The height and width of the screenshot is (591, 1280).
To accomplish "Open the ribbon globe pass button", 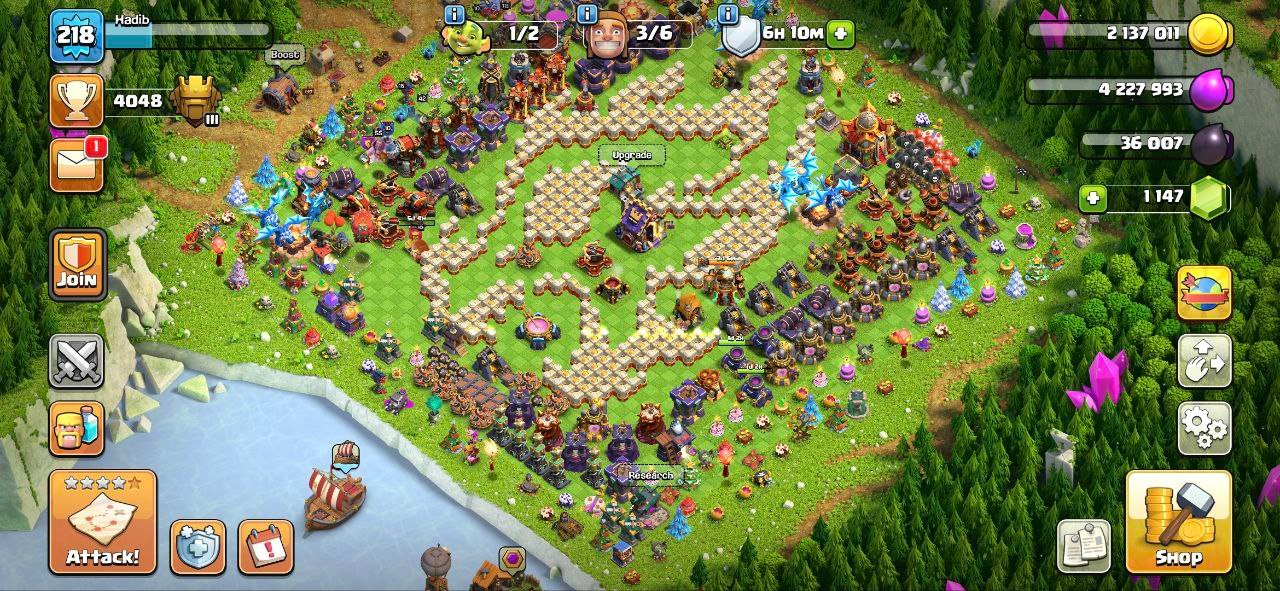I will pos(1204,293).
